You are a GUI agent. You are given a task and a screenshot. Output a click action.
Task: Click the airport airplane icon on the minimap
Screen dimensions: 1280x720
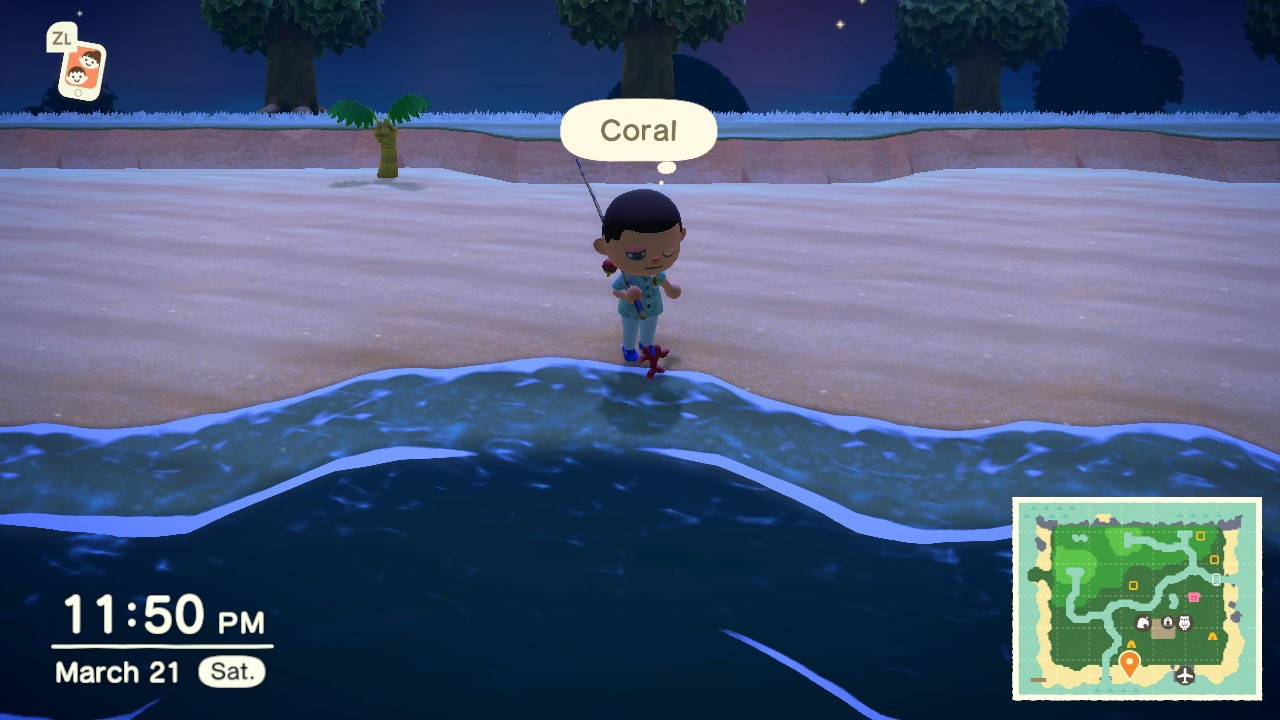click(x=1184, y=675)
